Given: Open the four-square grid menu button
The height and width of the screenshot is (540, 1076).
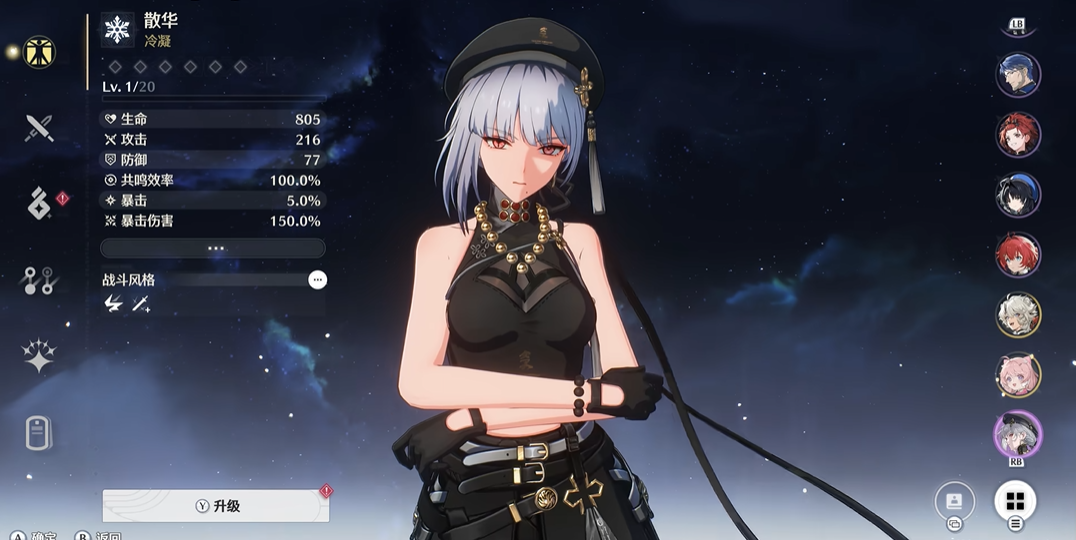Looking at the screenshot, I should tap(1015, 501).
